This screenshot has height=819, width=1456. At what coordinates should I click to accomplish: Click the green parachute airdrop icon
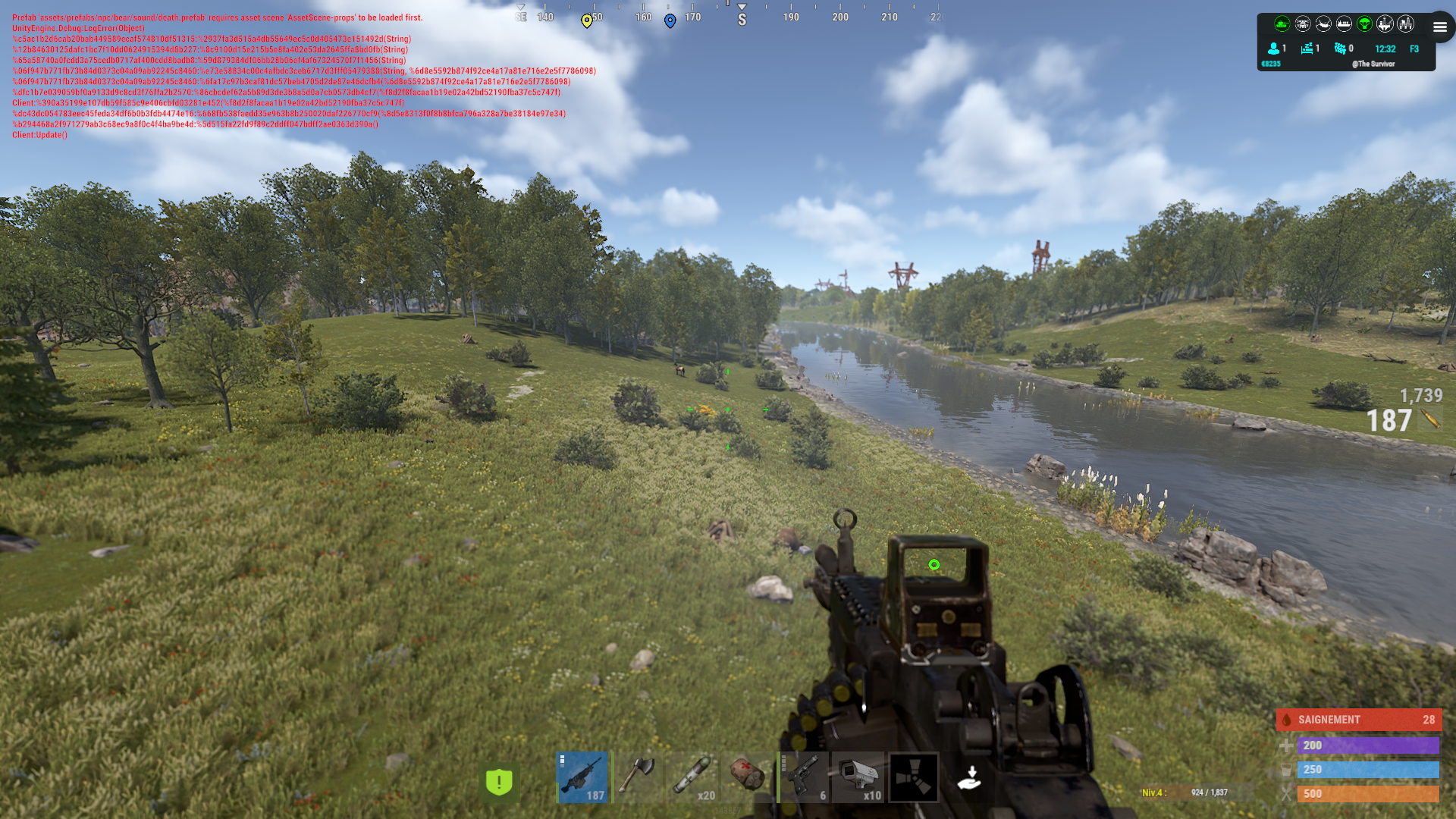[x=1364, y=24]
